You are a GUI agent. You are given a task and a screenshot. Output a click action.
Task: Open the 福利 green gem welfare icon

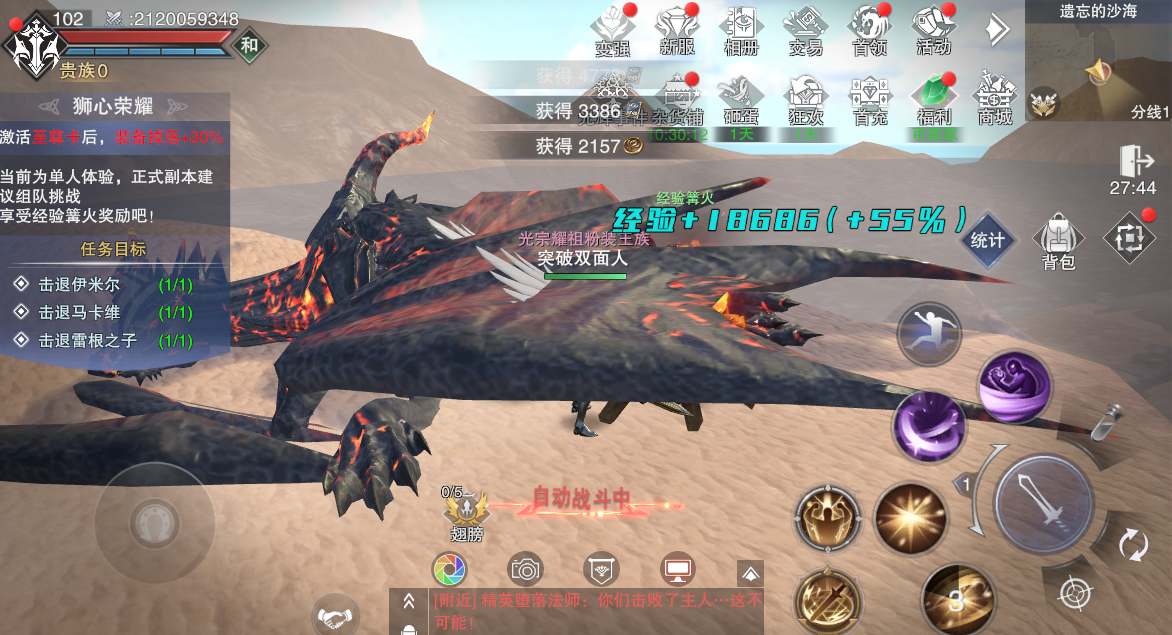933,98
